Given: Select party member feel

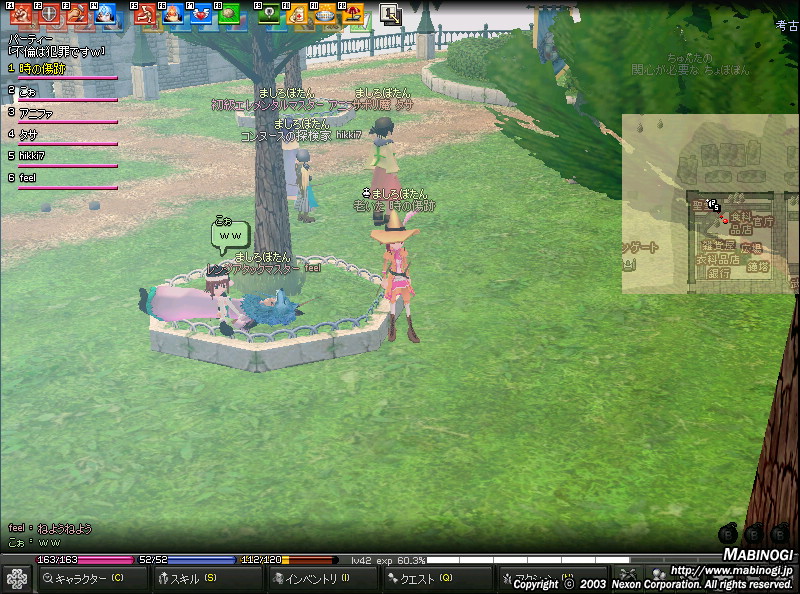Looking at the screenshot, I should click(28, 178).
